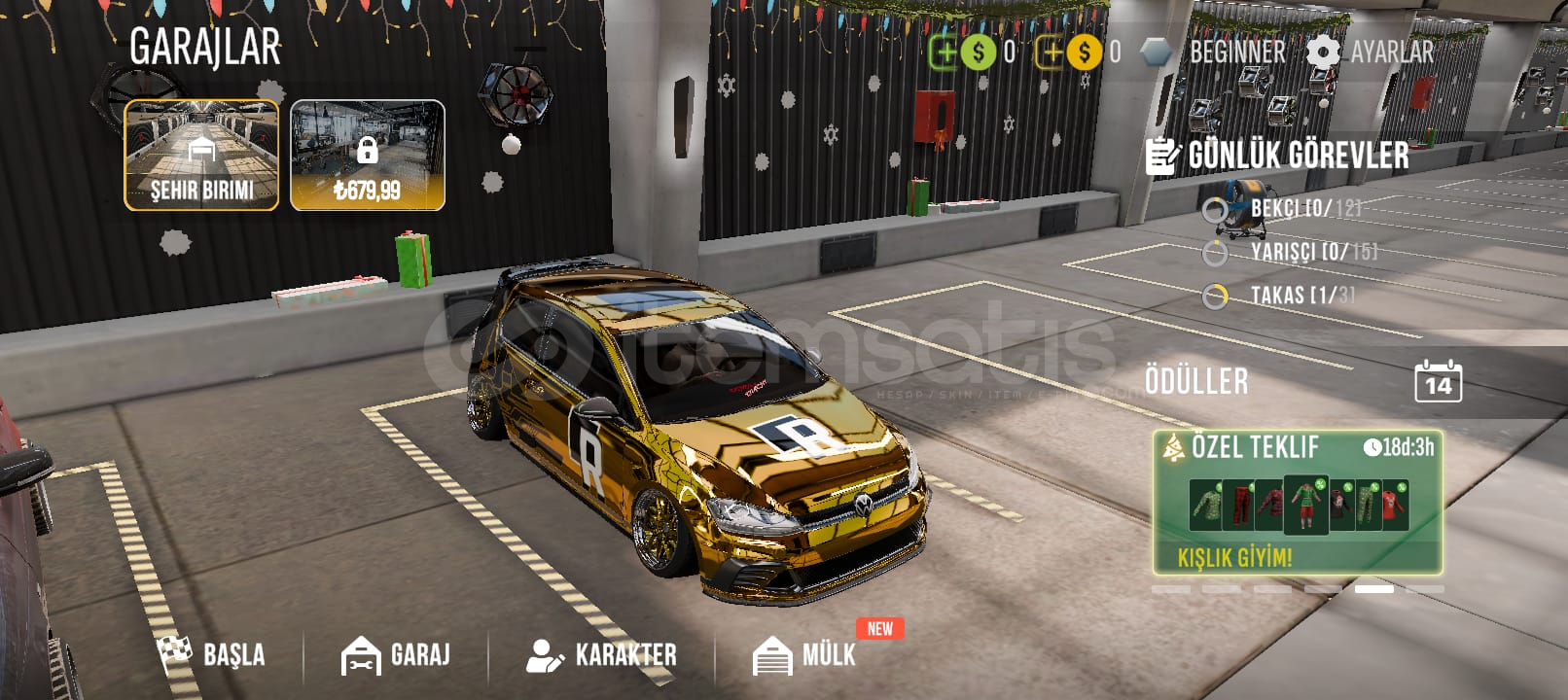The height and width of the screenshot is (700, 1568).
Task: Add green cash with the plus icon
Action: click(944, 52)
